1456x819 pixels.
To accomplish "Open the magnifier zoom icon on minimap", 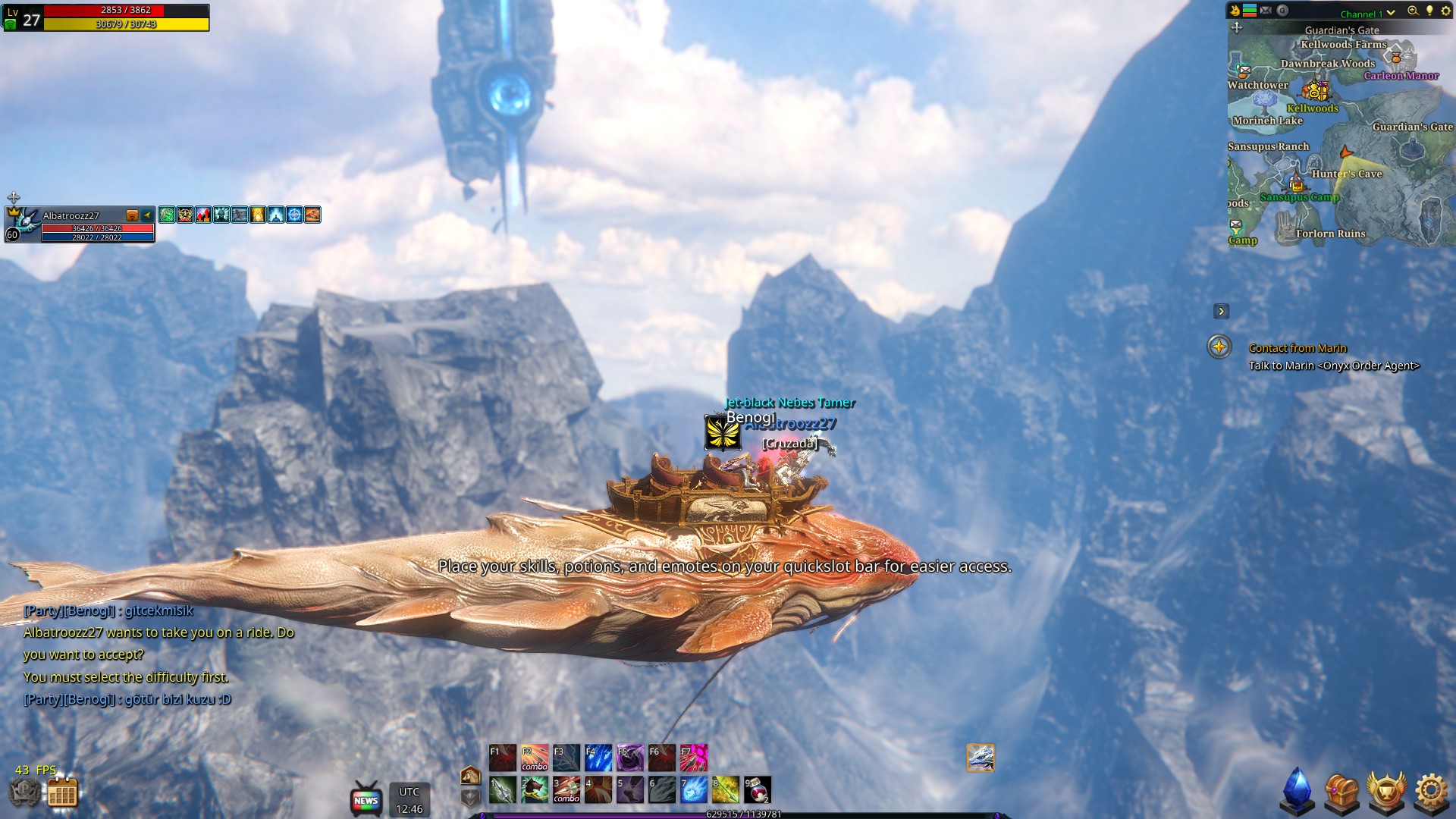I will (x=1413, y=12).
